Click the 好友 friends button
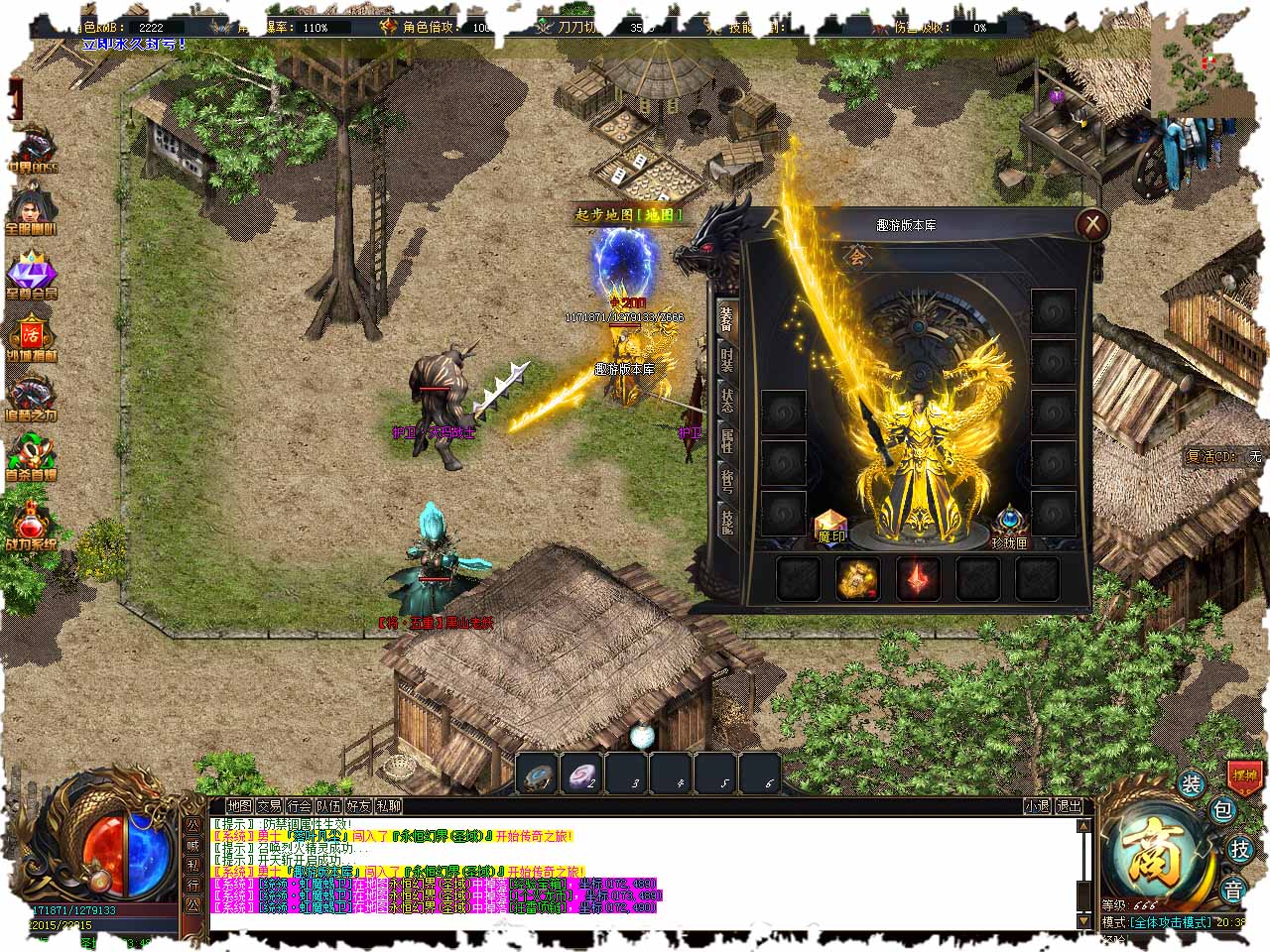Screen dimensions: 1270x952 [x=359, y=806]
